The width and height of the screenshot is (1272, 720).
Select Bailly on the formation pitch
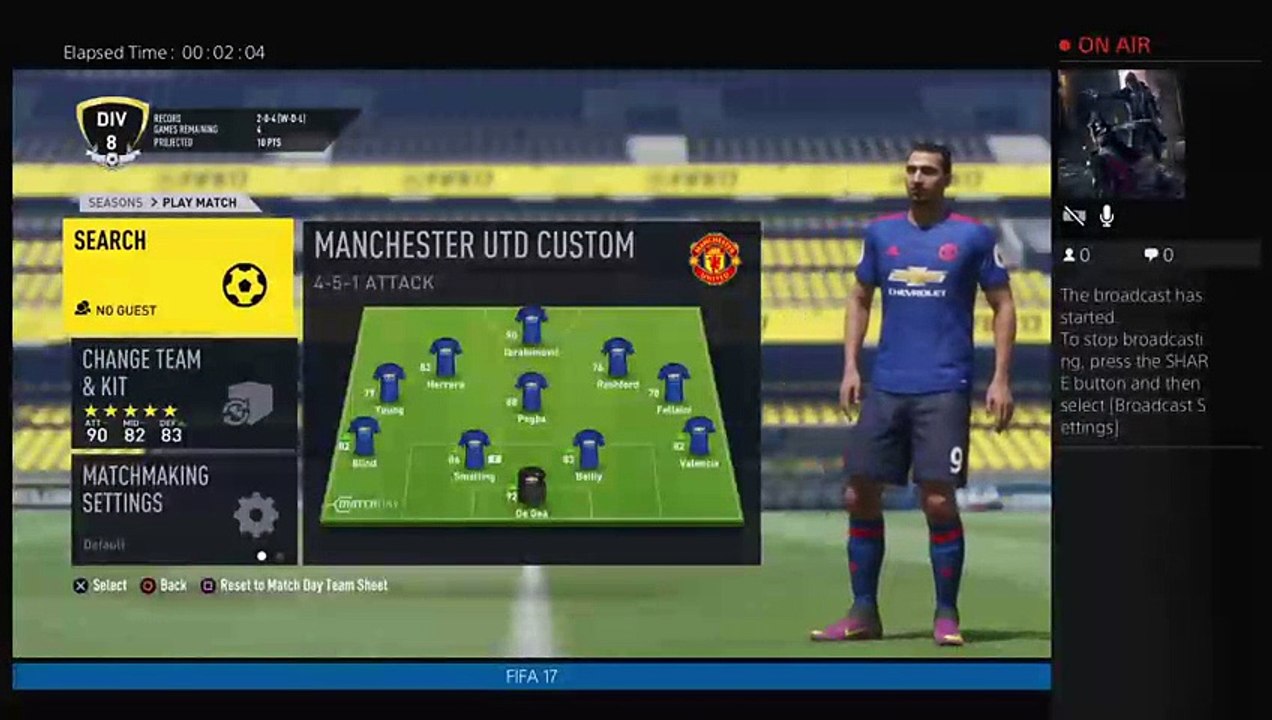[588, 450]
